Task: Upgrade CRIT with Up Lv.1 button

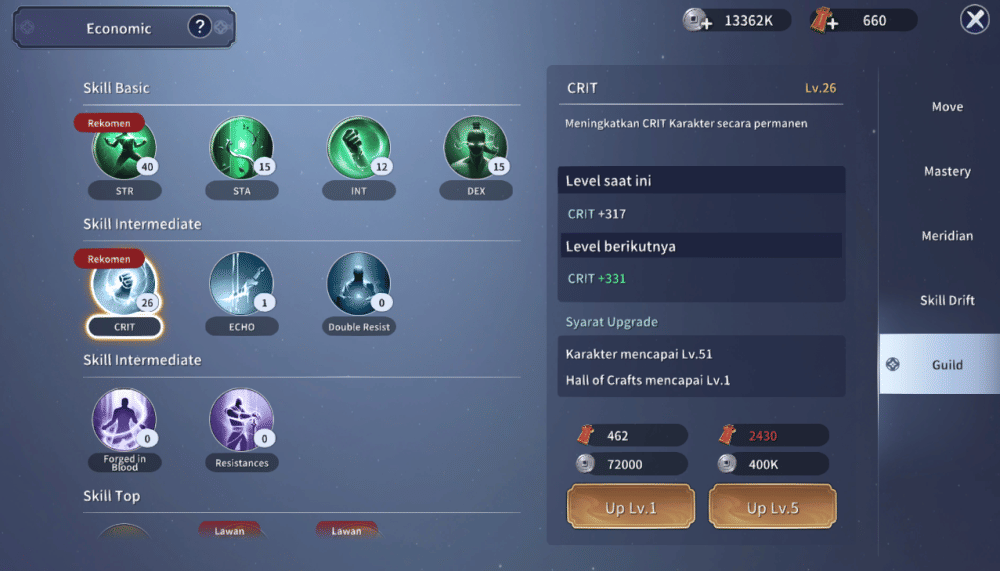Action: coord(630,507)
